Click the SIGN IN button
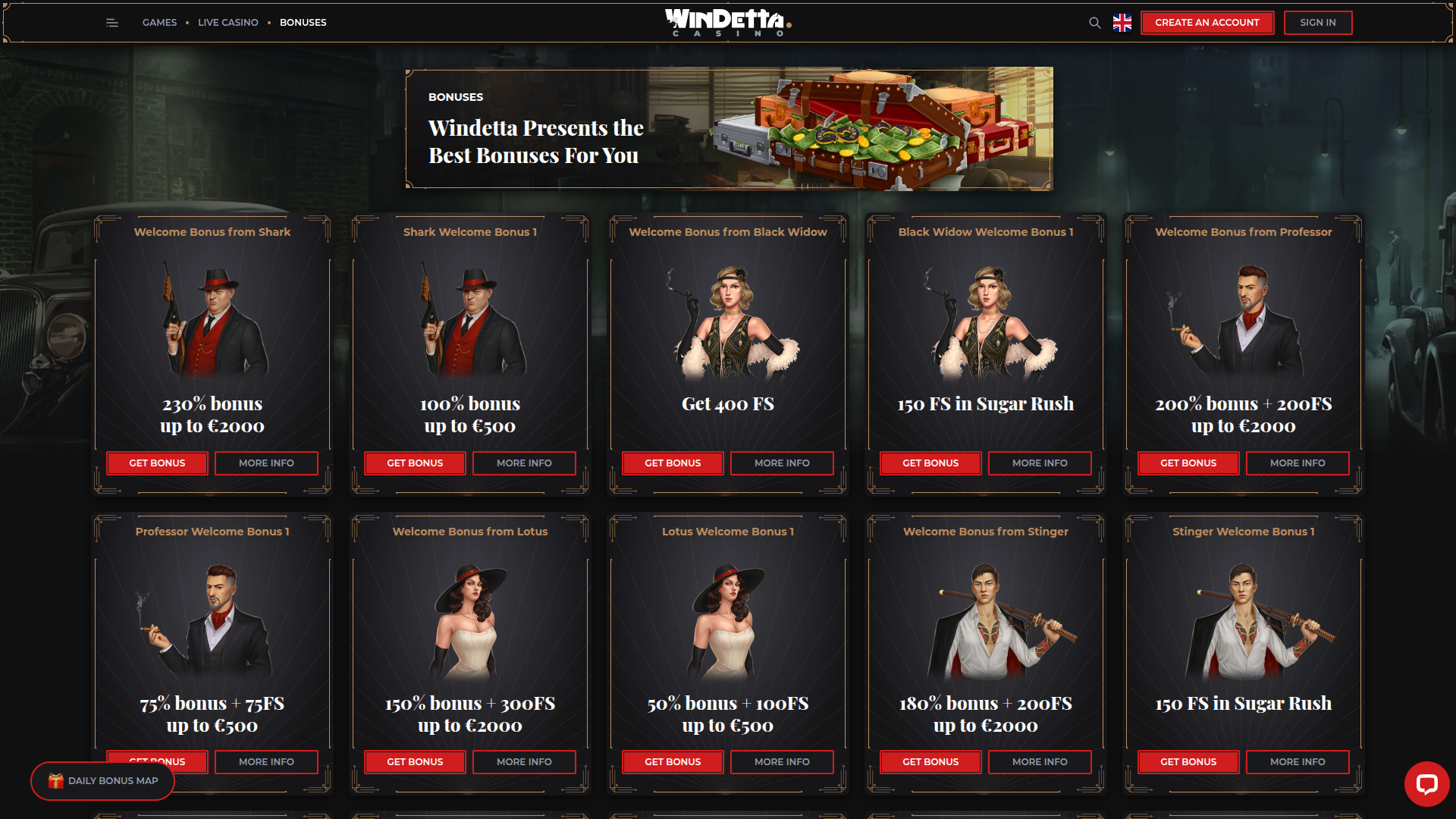Screen dimensions: 1456x819 1318,23
